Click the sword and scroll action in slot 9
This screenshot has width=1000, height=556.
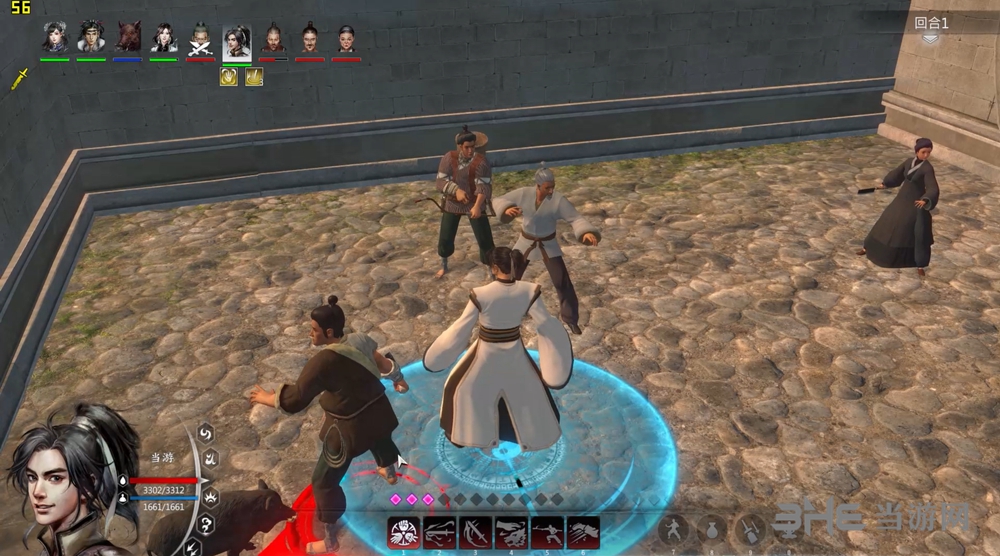click(749, 529)
